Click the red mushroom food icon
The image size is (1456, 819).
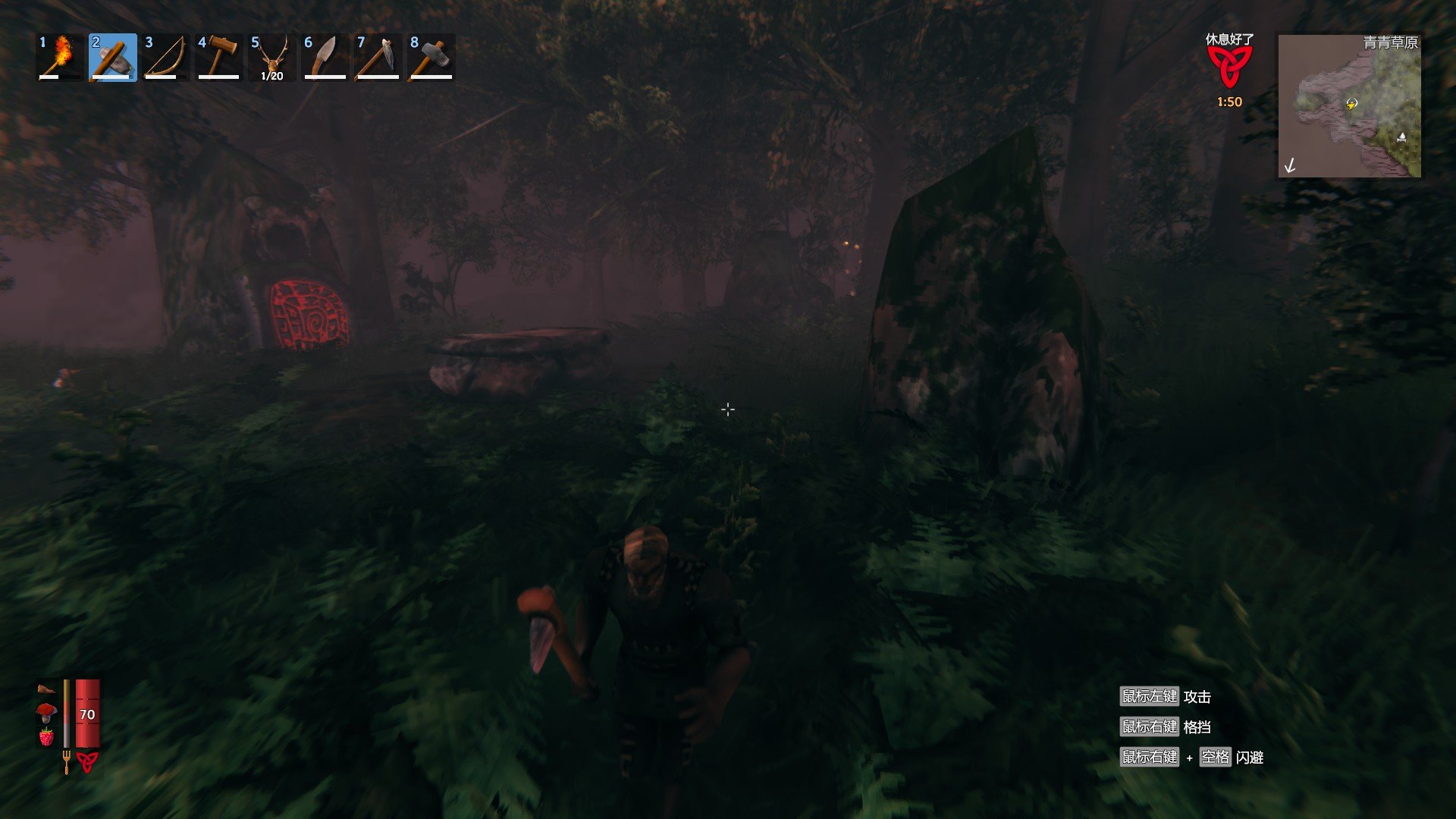pyautogui.click(x=46, y=712)
